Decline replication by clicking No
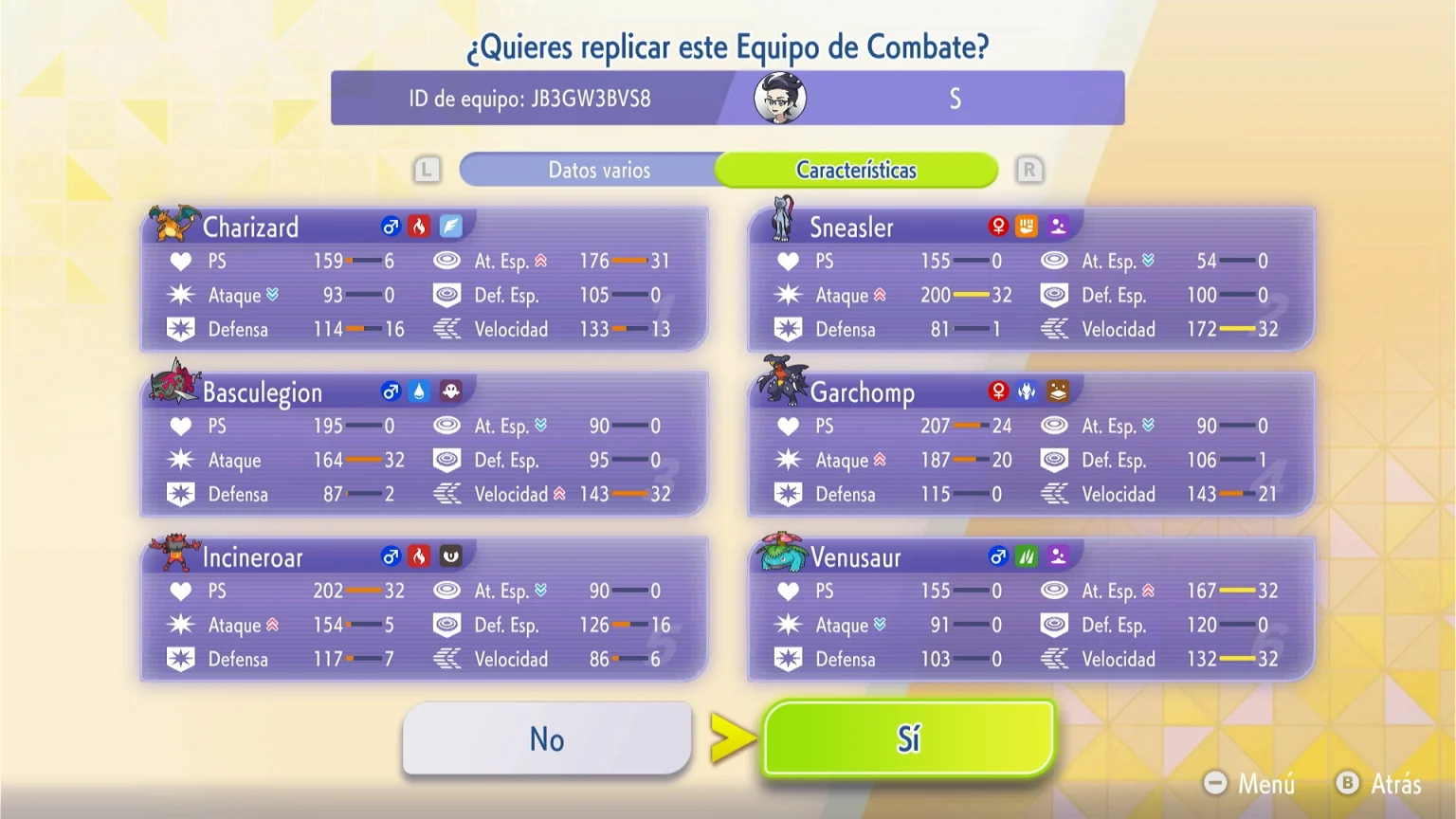Image resolution: width=1456 pixels, height=819 pixels. (x=546, y=738)
